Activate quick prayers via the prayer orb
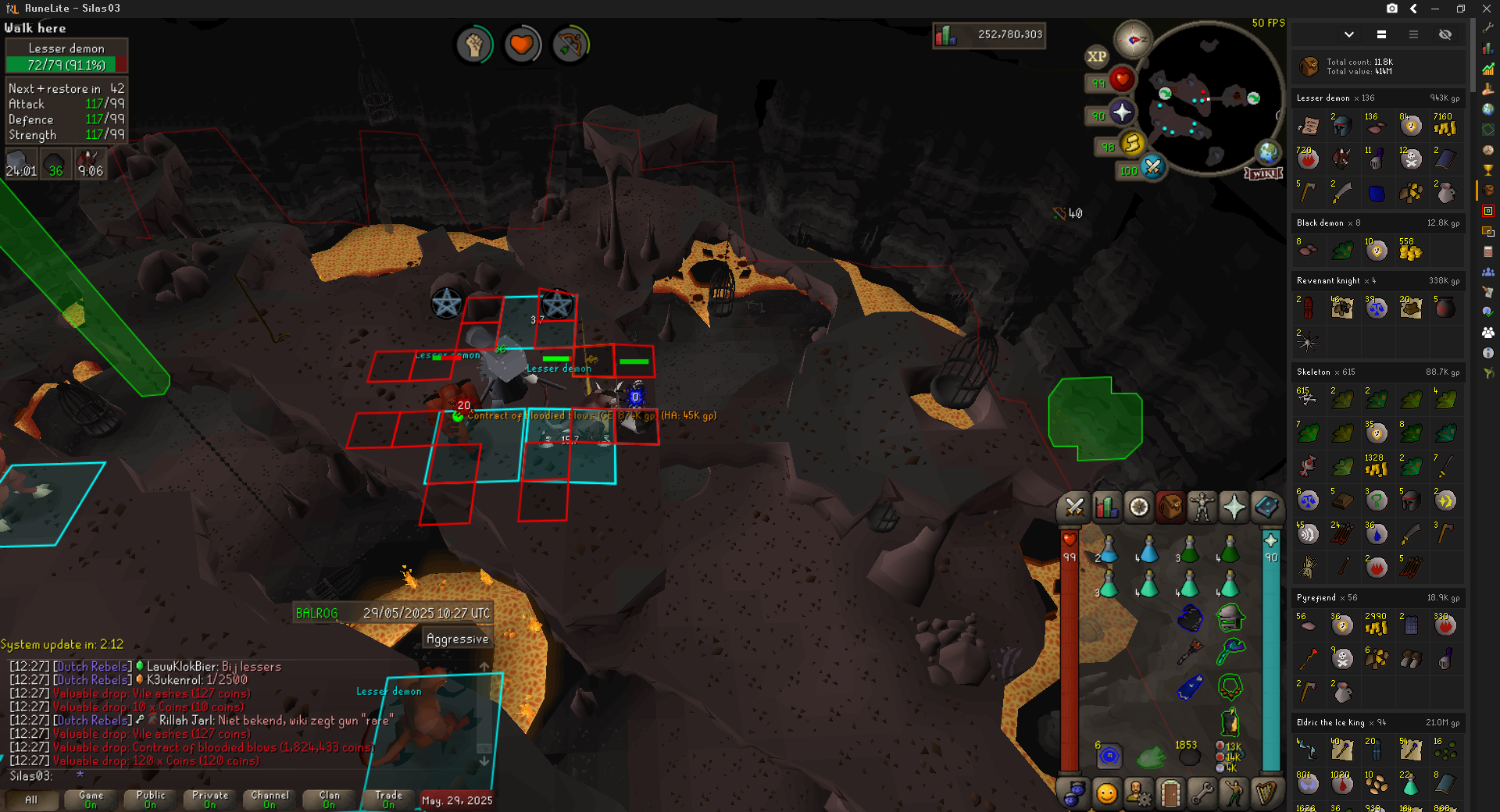The height and width of the screenshot is (812, 1500). [x=1122, y=112]
